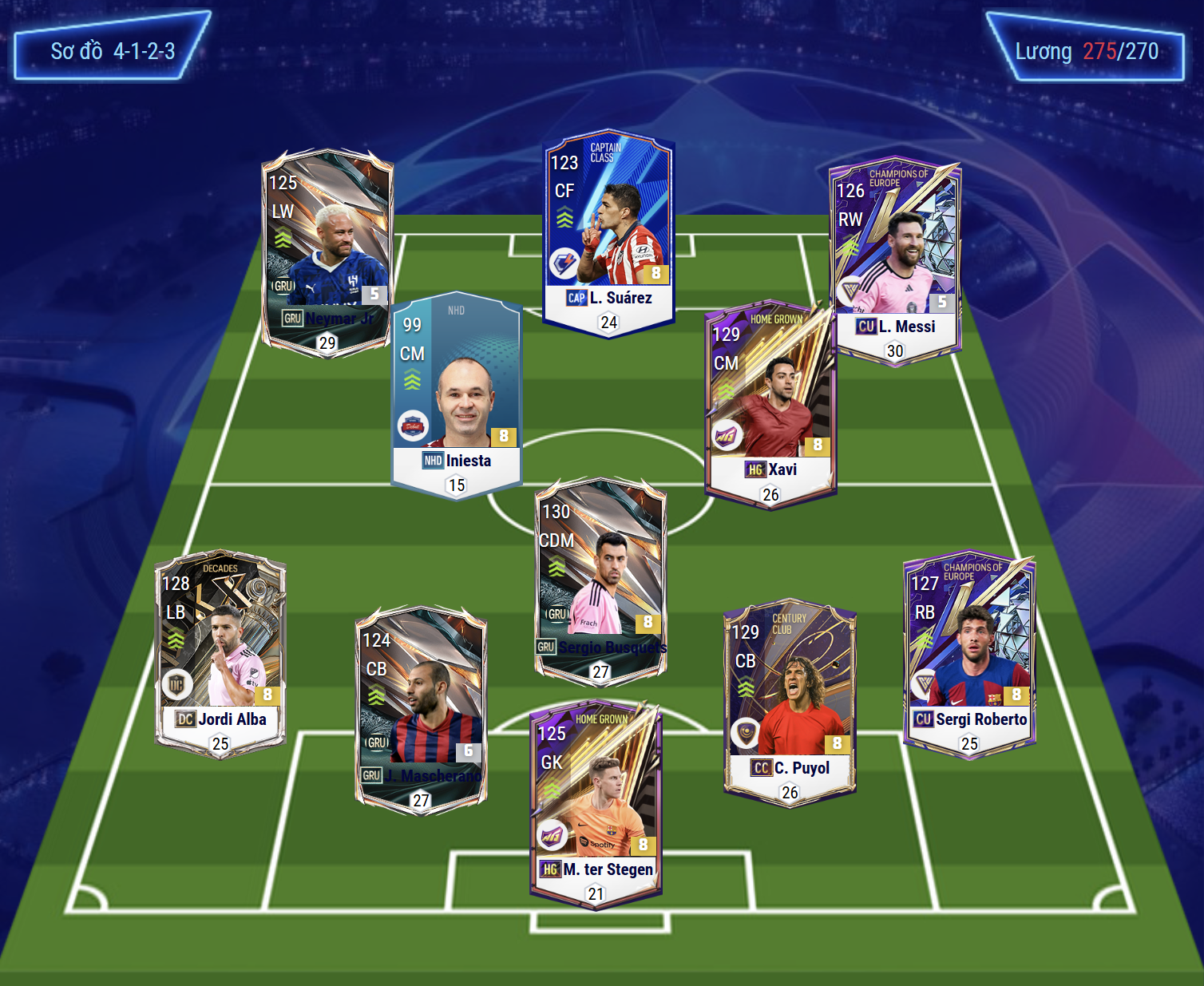
Task: Pick the C. Puyol CB card
Action: point(790,703)
